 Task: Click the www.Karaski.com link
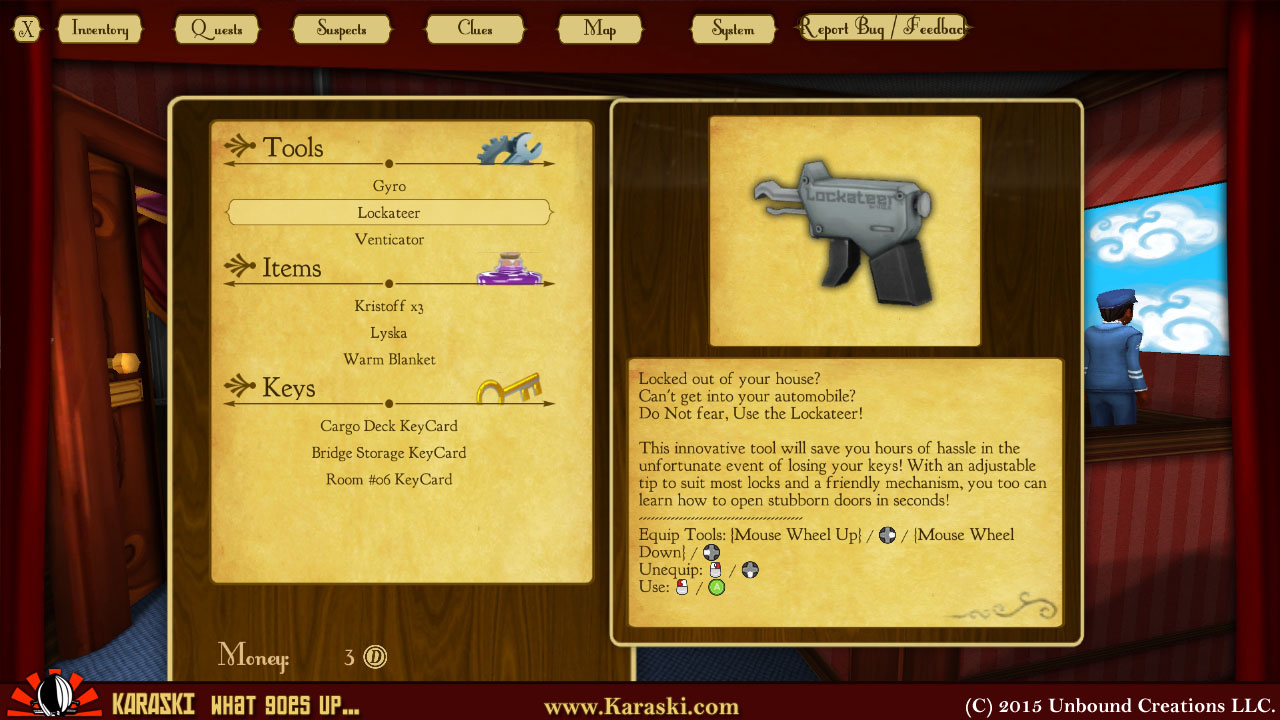[640, 705]
